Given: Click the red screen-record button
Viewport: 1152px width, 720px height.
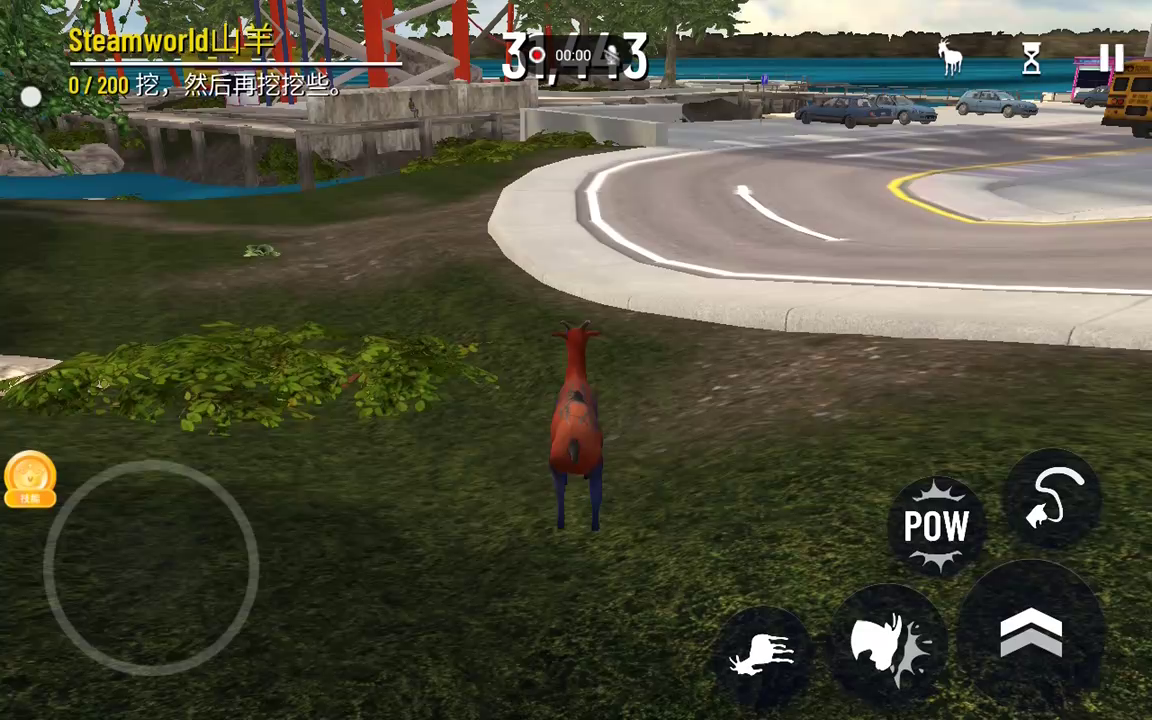Looking at the screenshot, I should (537, 55).
